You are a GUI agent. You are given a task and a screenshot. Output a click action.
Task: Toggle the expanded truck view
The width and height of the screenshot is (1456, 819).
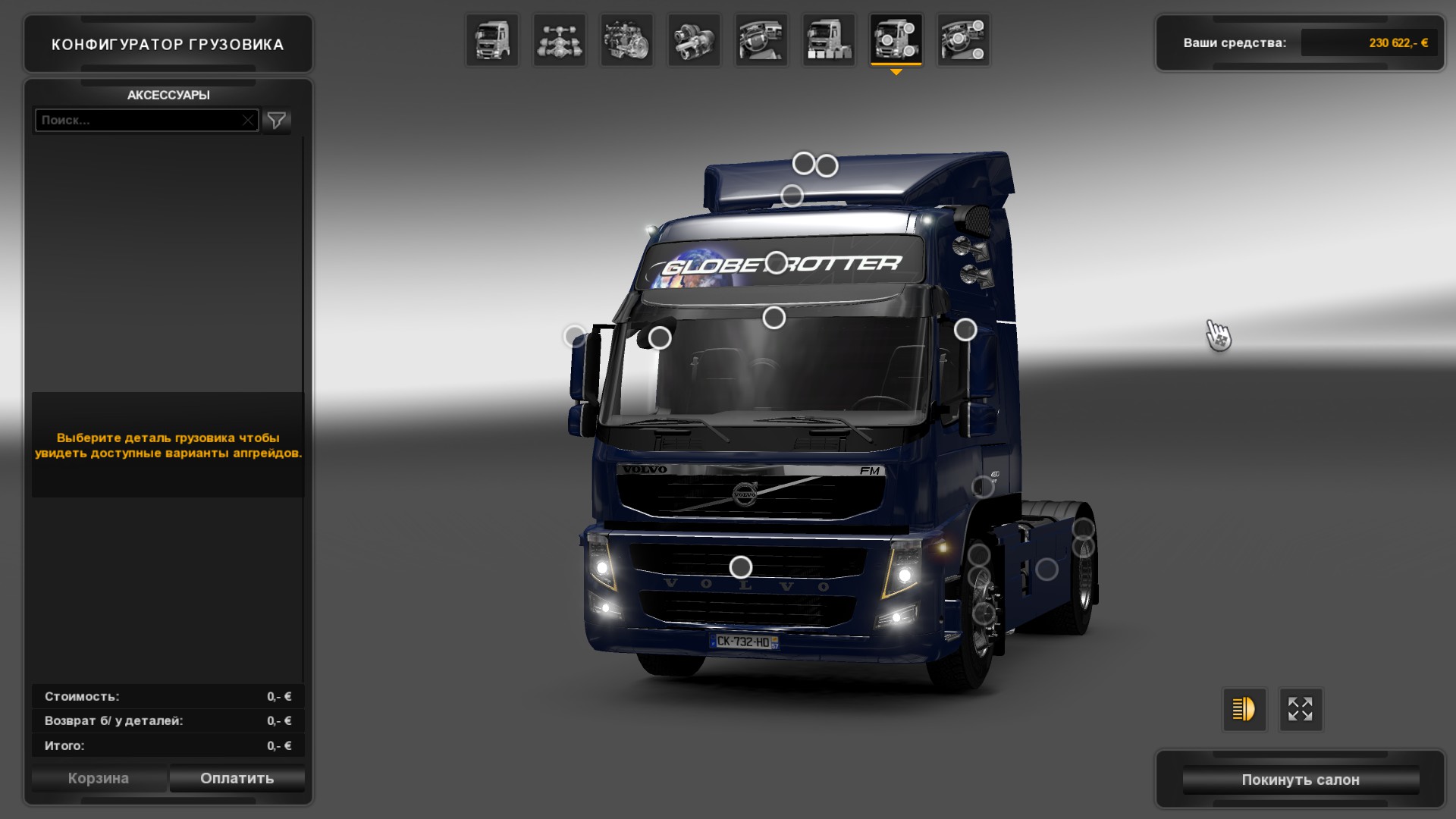click(1301, 709)
